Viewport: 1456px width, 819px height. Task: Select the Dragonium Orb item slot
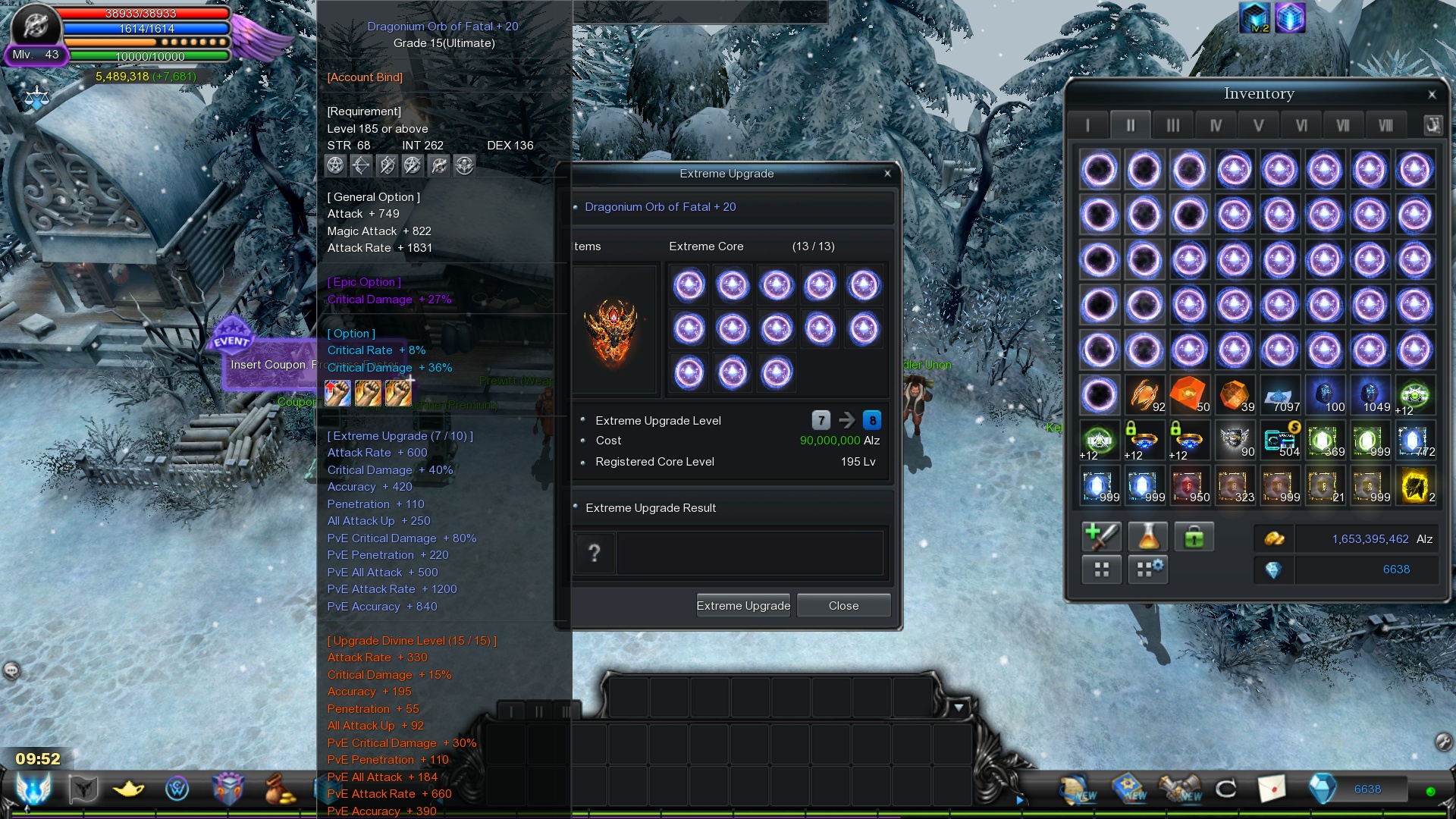(x=613, y=330)
